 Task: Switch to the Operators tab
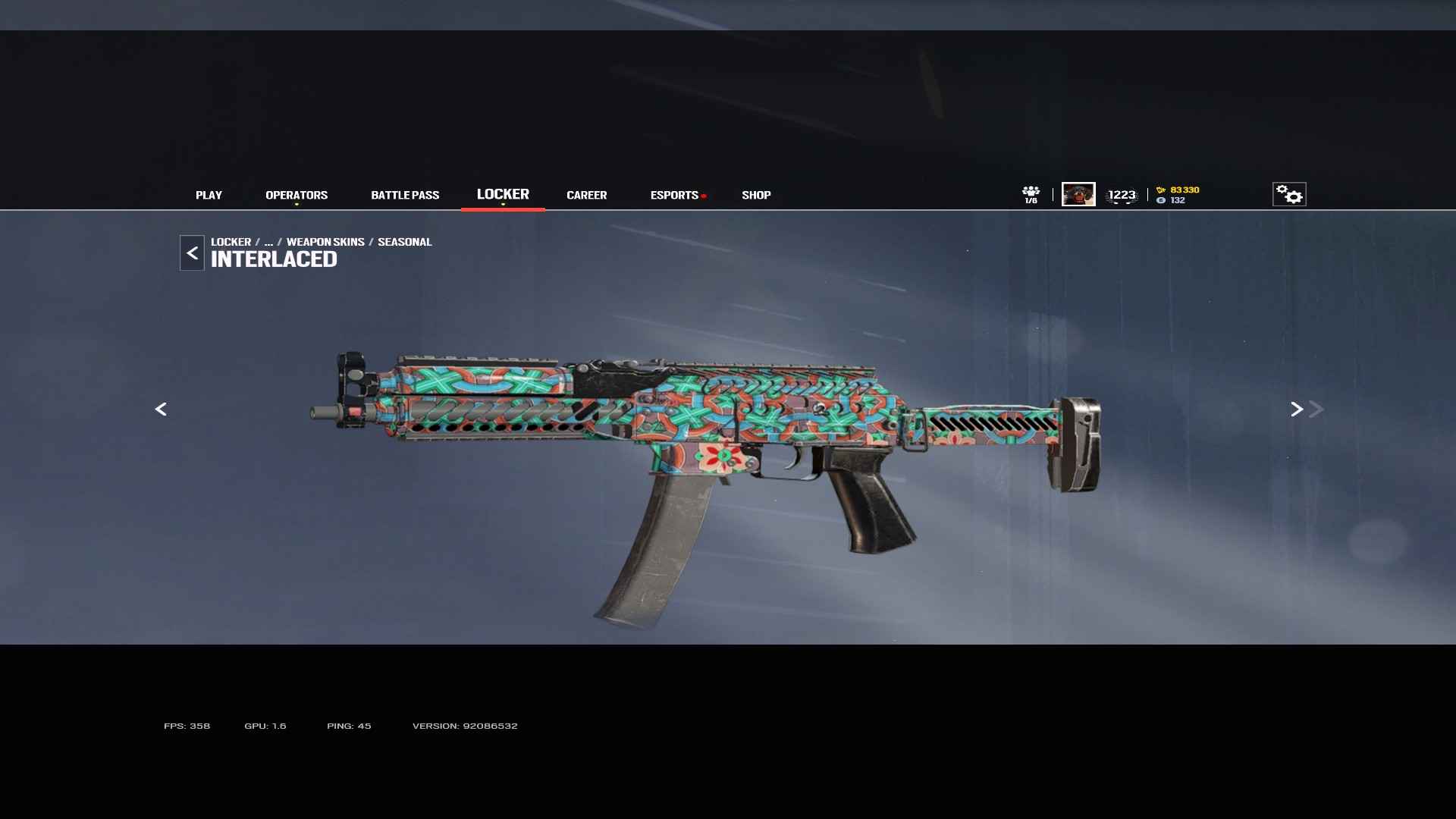click(x=297, y=195)
